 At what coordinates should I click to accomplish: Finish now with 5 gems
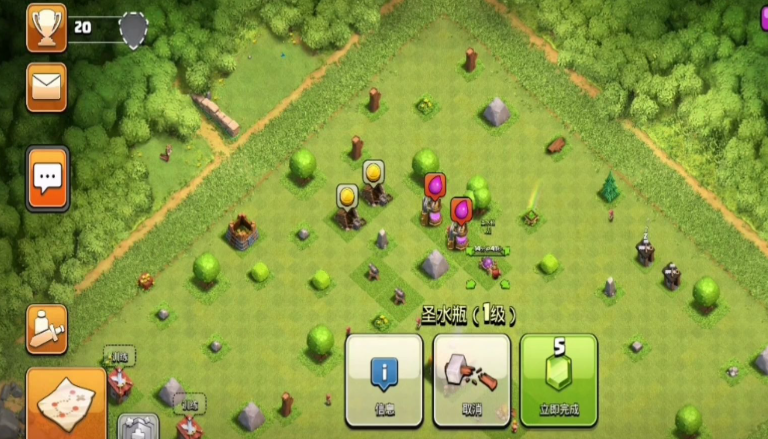(x=558, y=379)
